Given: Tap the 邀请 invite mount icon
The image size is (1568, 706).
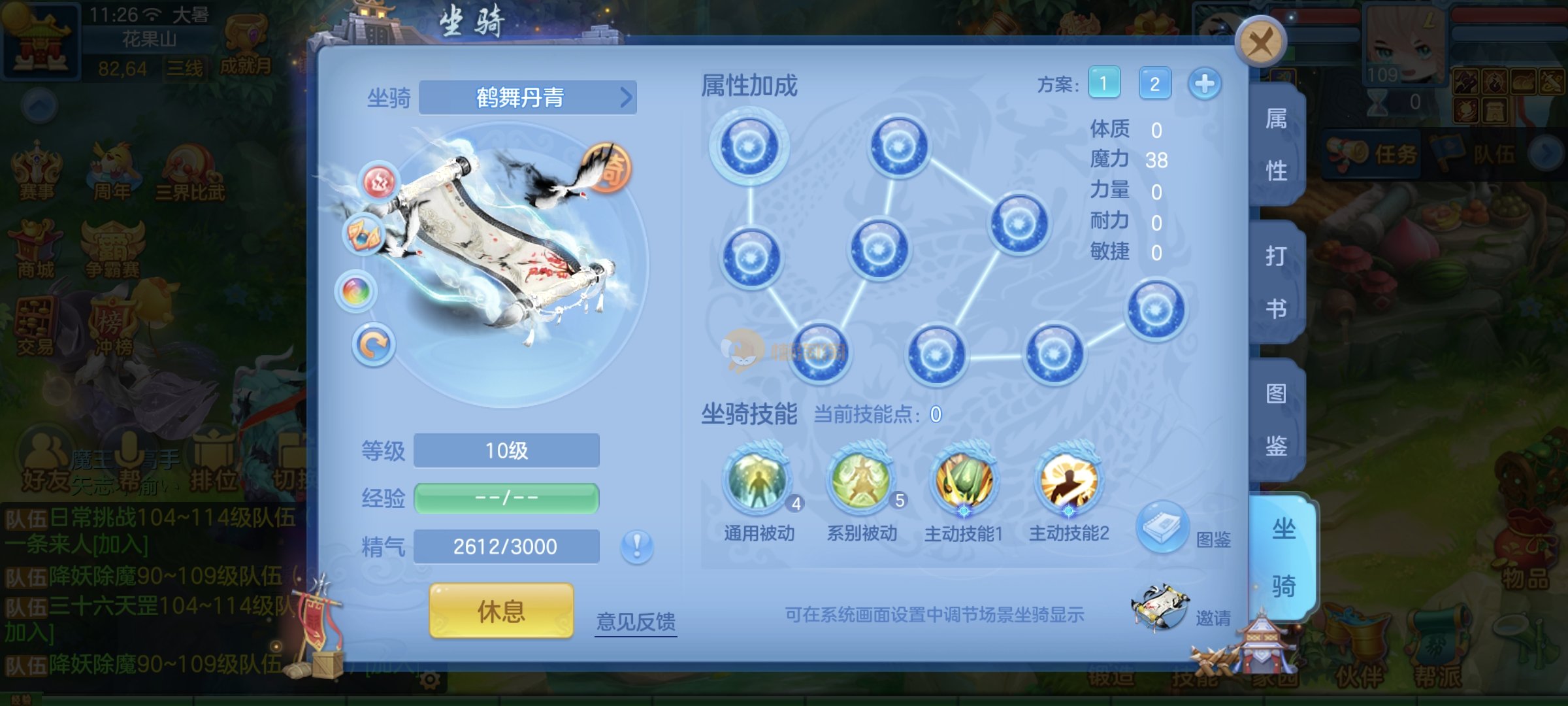Looking at the screenshot, I should tap(1161, 607).
